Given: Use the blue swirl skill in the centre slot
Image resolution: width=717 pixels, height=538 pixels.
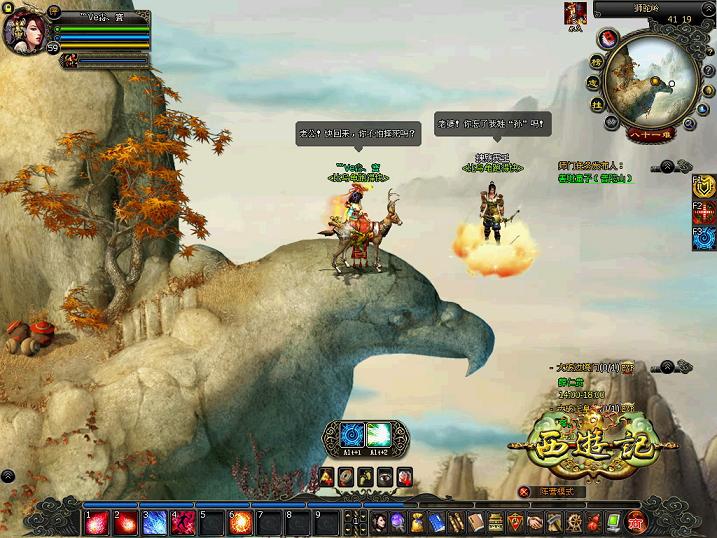Looking at the screenshot, I should click(350, 435).
